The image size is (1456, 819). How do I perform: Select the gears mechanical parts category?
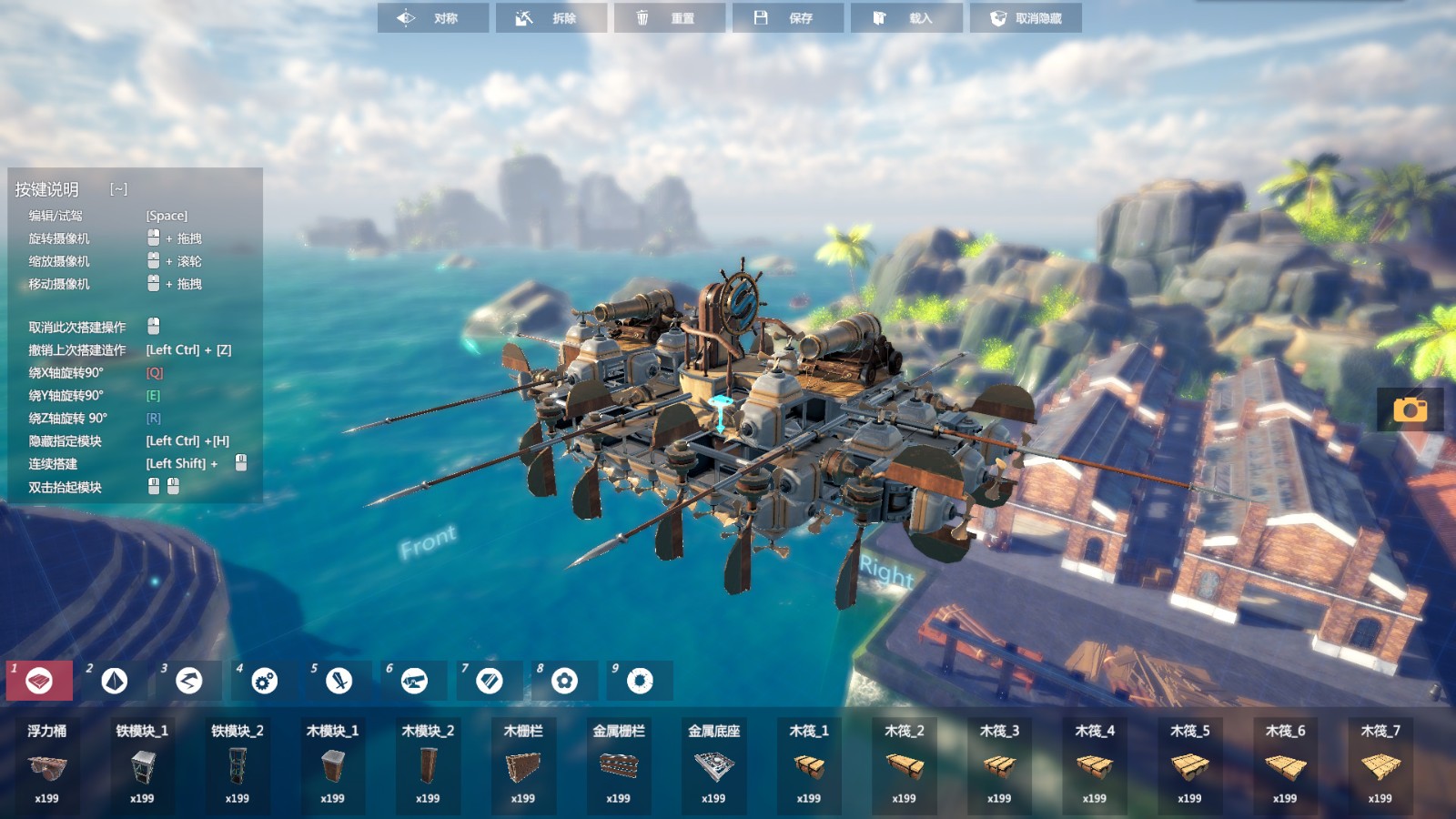[264, 680]
